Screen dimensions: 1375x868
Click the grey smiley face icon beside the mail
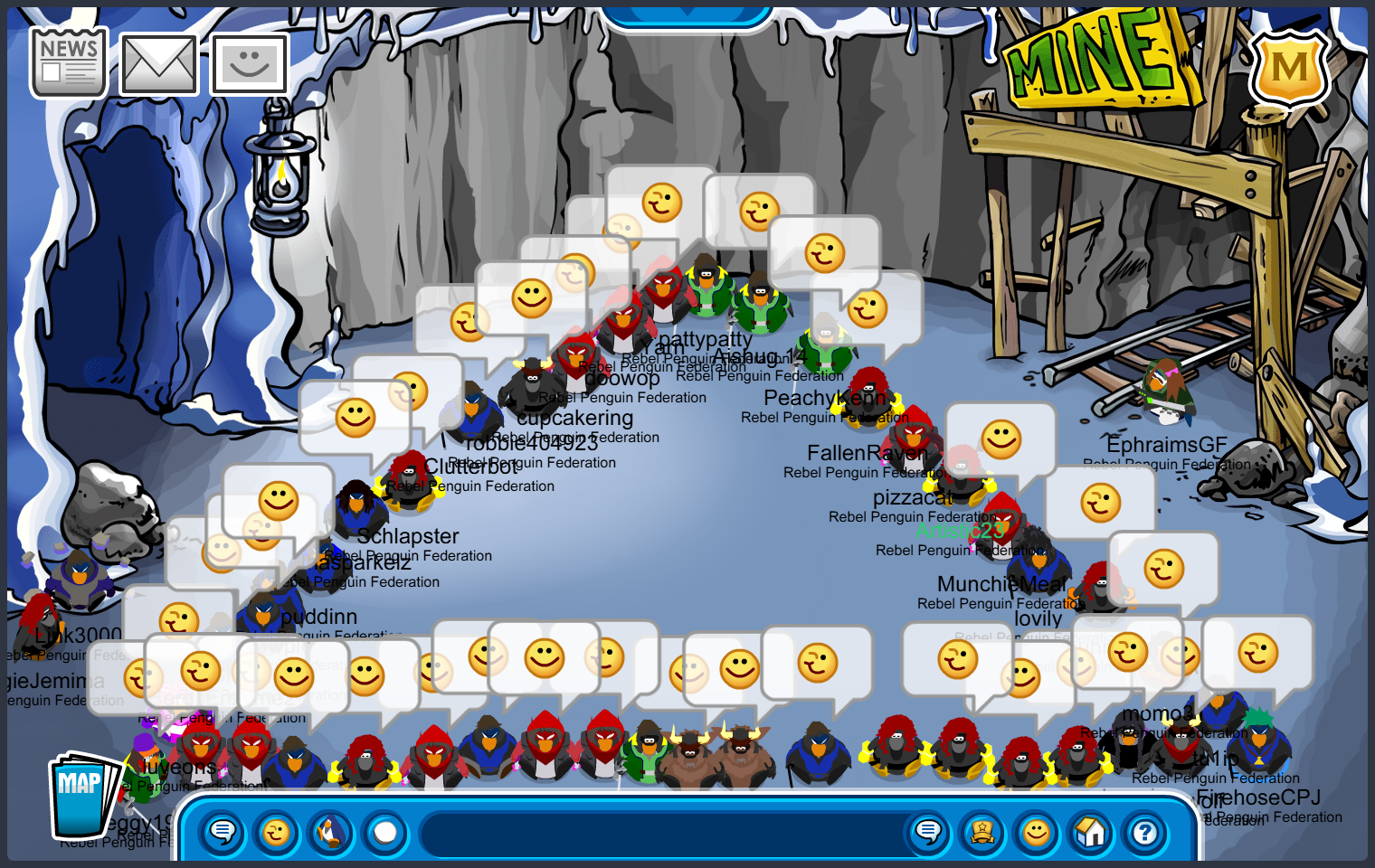tap(250, 65)
